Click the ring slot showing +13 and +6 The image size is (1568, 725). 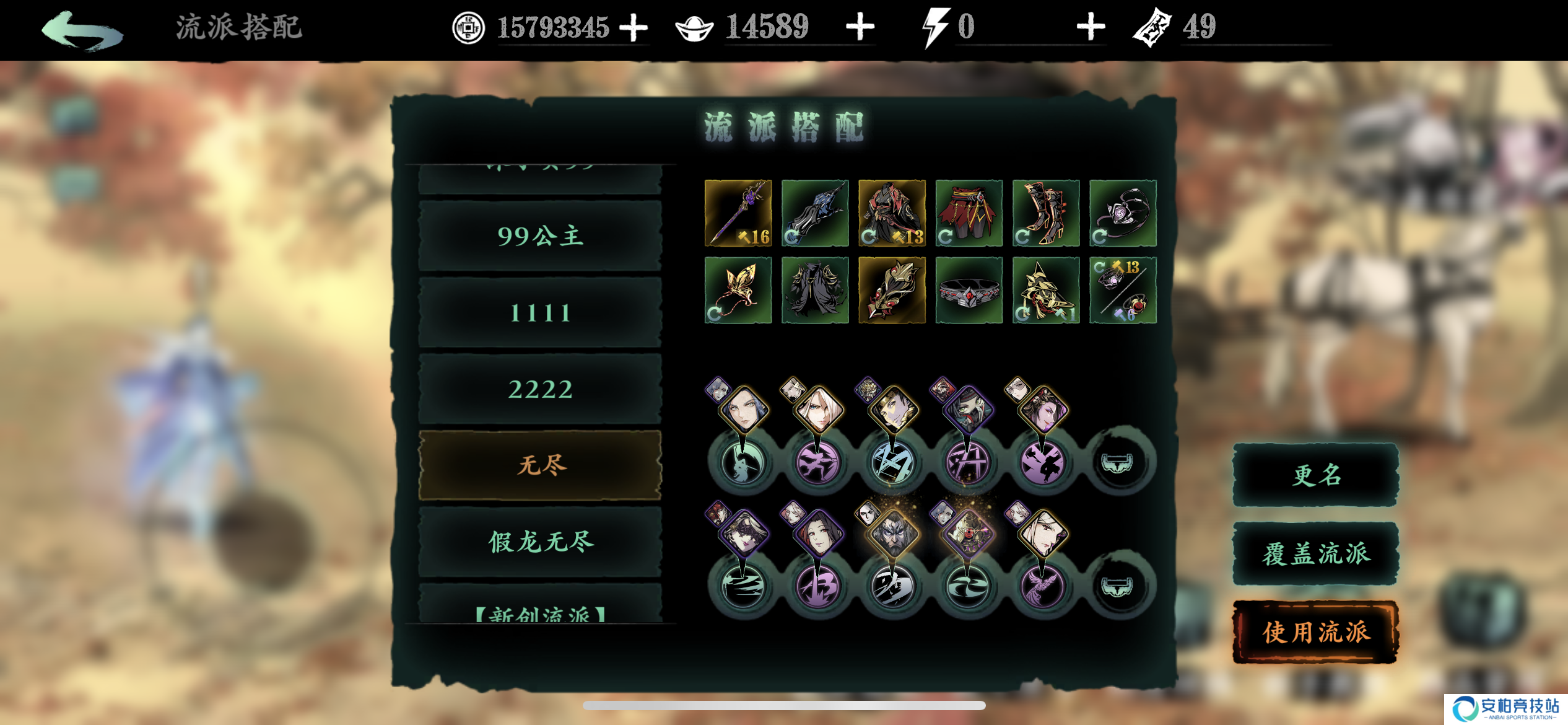(x=1123, y=291)
